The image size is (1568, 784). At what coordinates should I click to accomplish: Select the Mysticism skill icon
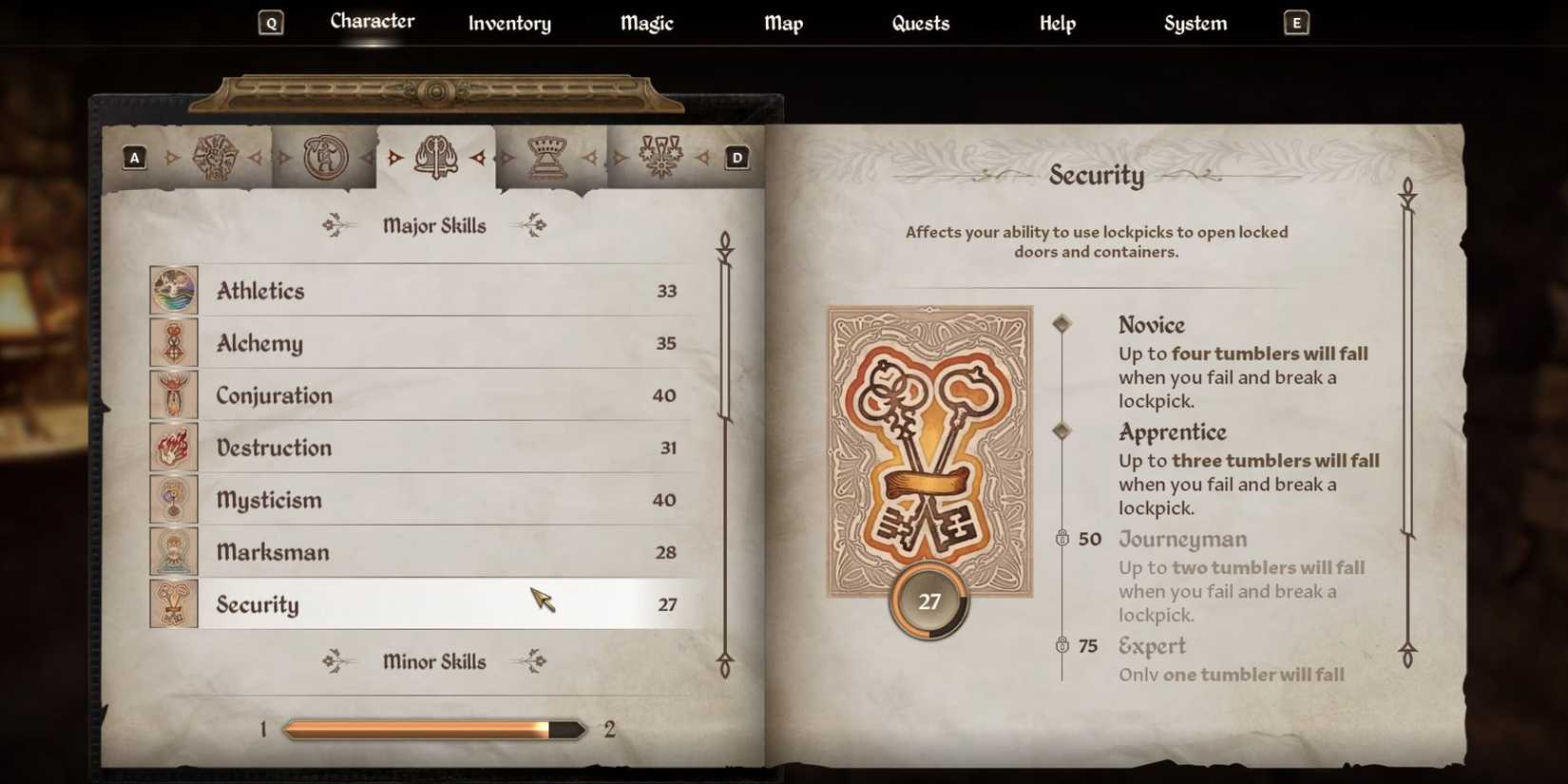172,499
